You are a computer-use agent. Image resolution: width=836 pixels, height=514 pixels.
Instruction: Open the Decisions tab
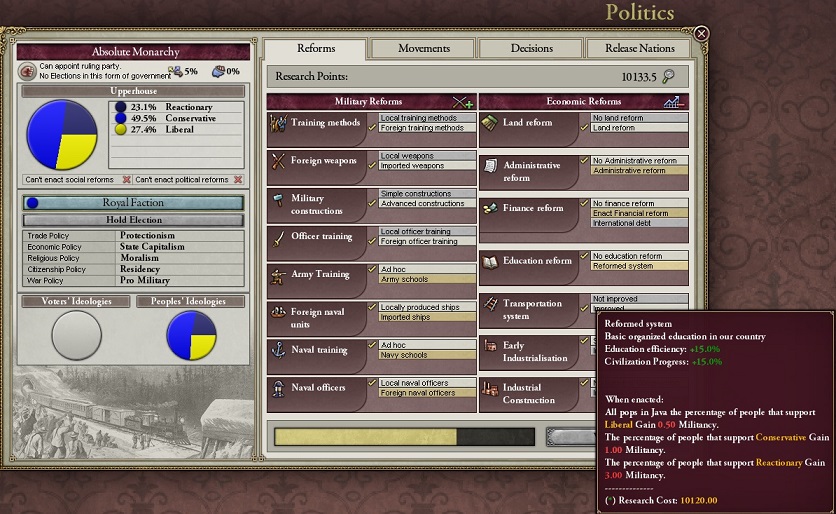point(531,48)
